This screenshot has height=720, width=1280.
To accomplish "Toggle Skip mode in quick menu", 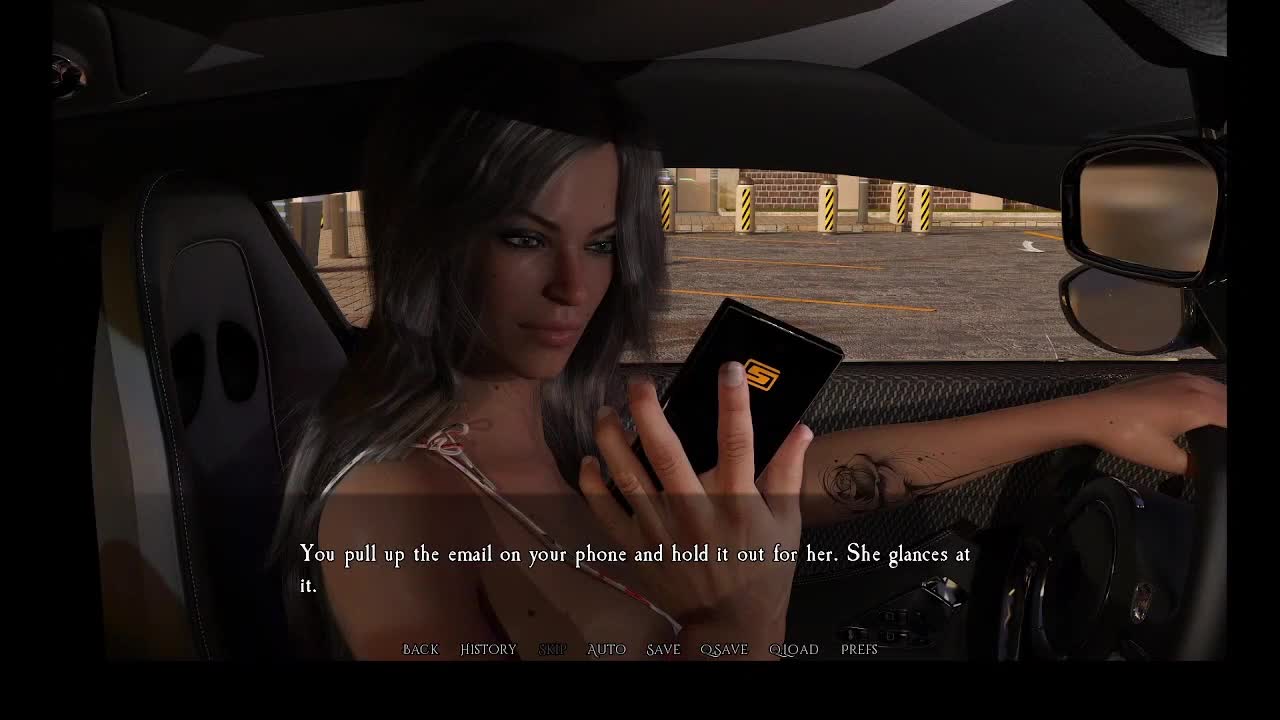I will (x=552, y=650).
